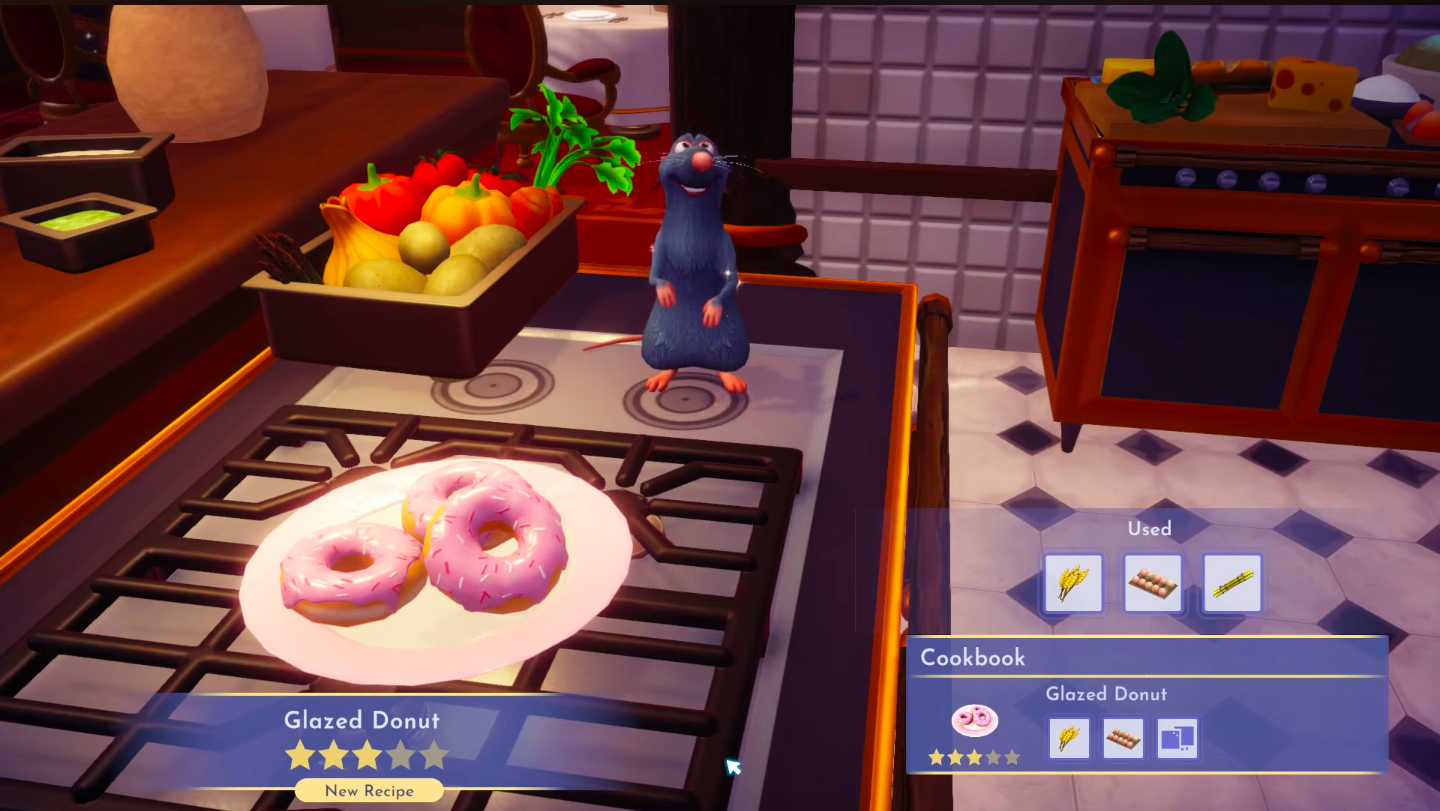This screenshot has height=811, width=1440.
Task: Select the wheat ingredient in the Glazed Donut recipe
Action: [x=1069, y=738]
